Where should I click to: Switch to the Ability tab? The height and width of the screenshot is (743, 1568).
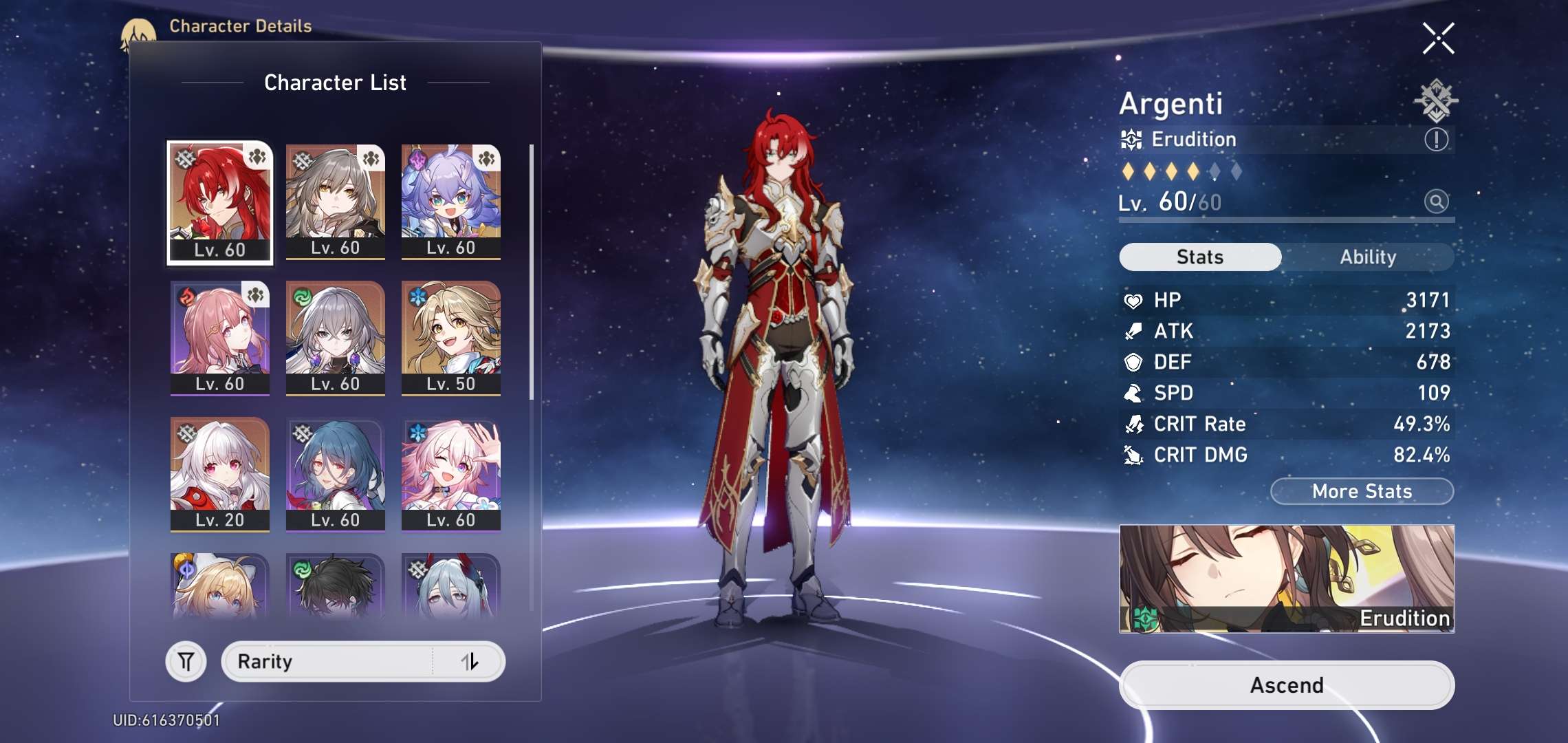(1367, 257)
